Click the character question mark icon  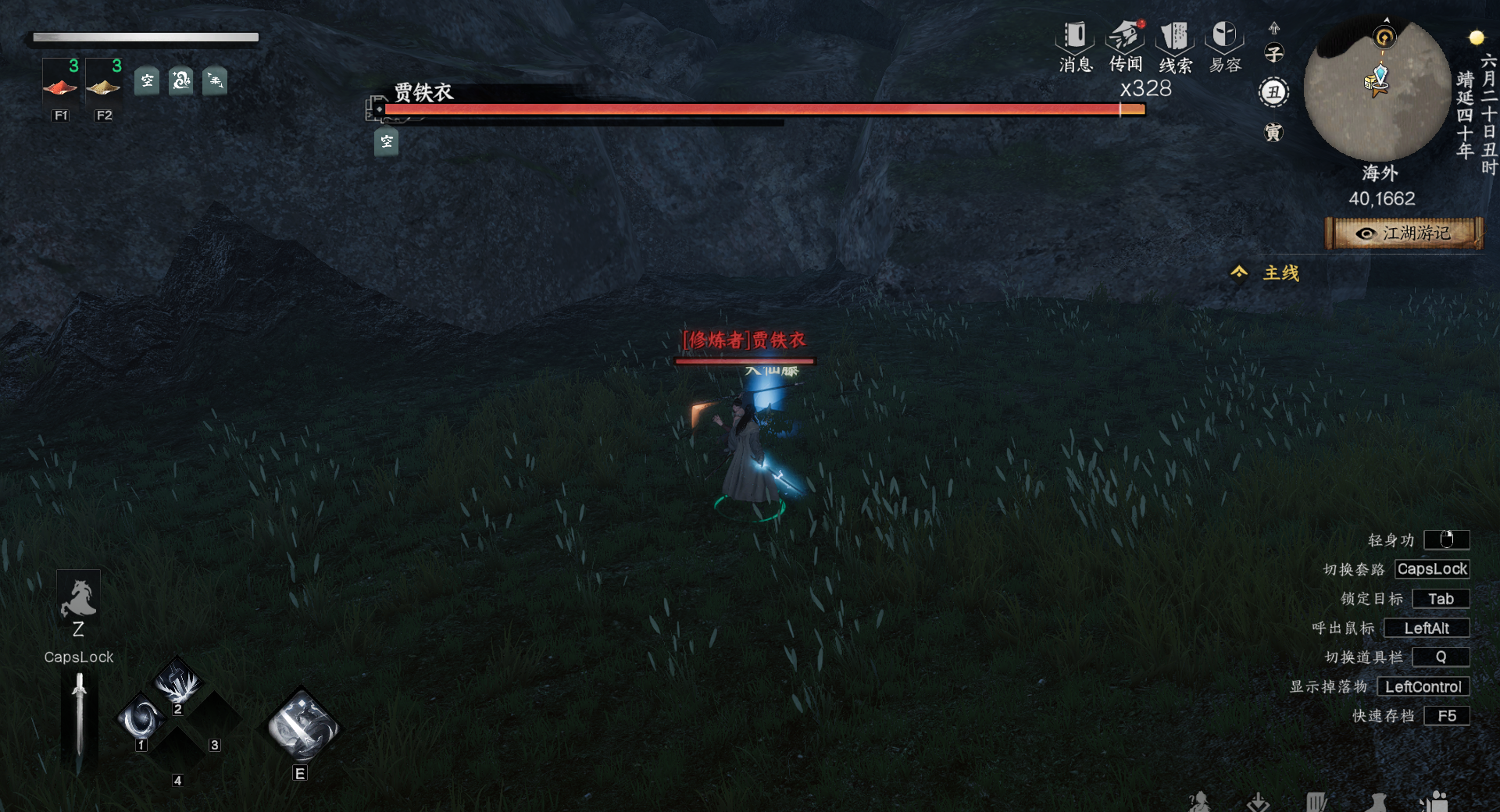1199,802
